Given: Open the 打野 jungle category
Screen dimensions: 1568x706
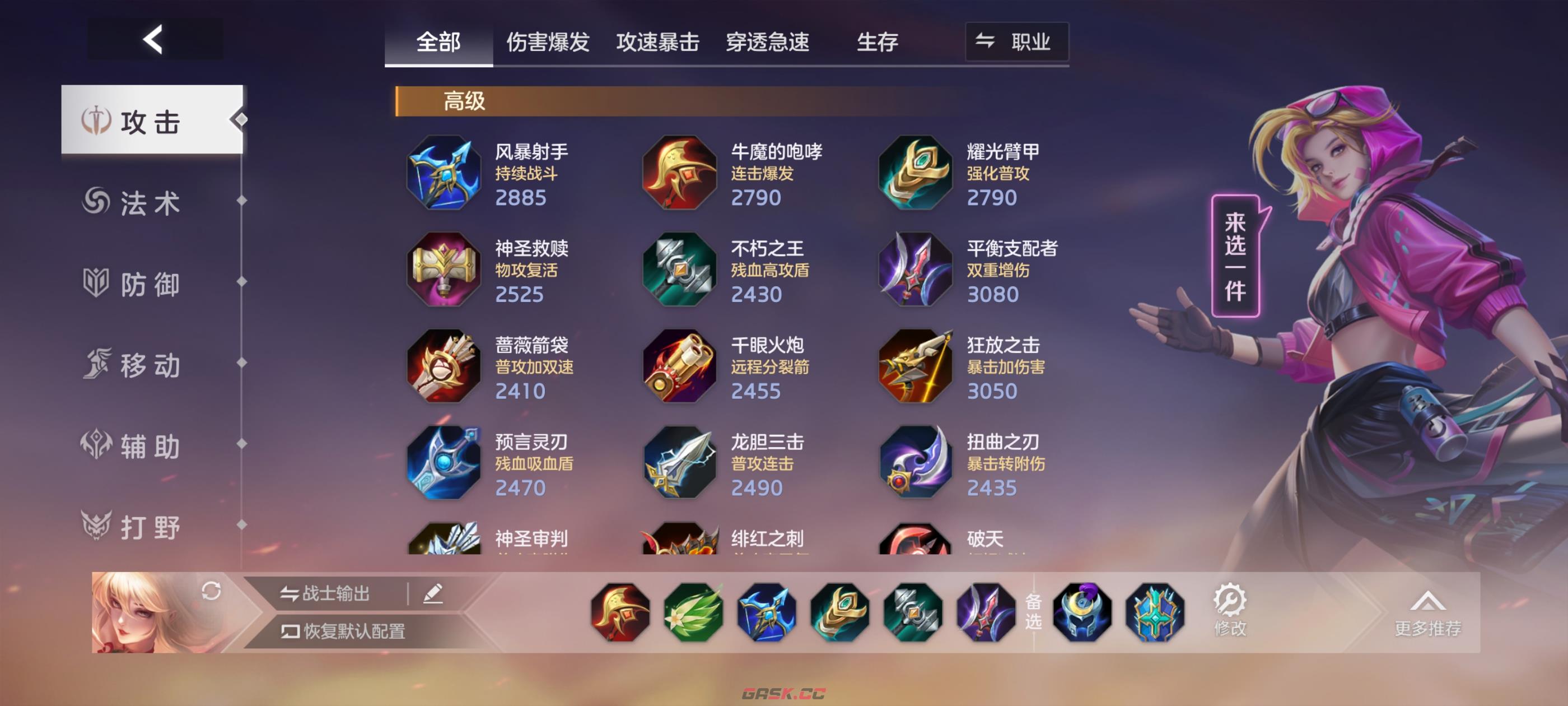Looking at the screenshot, I should pos(149,527).
